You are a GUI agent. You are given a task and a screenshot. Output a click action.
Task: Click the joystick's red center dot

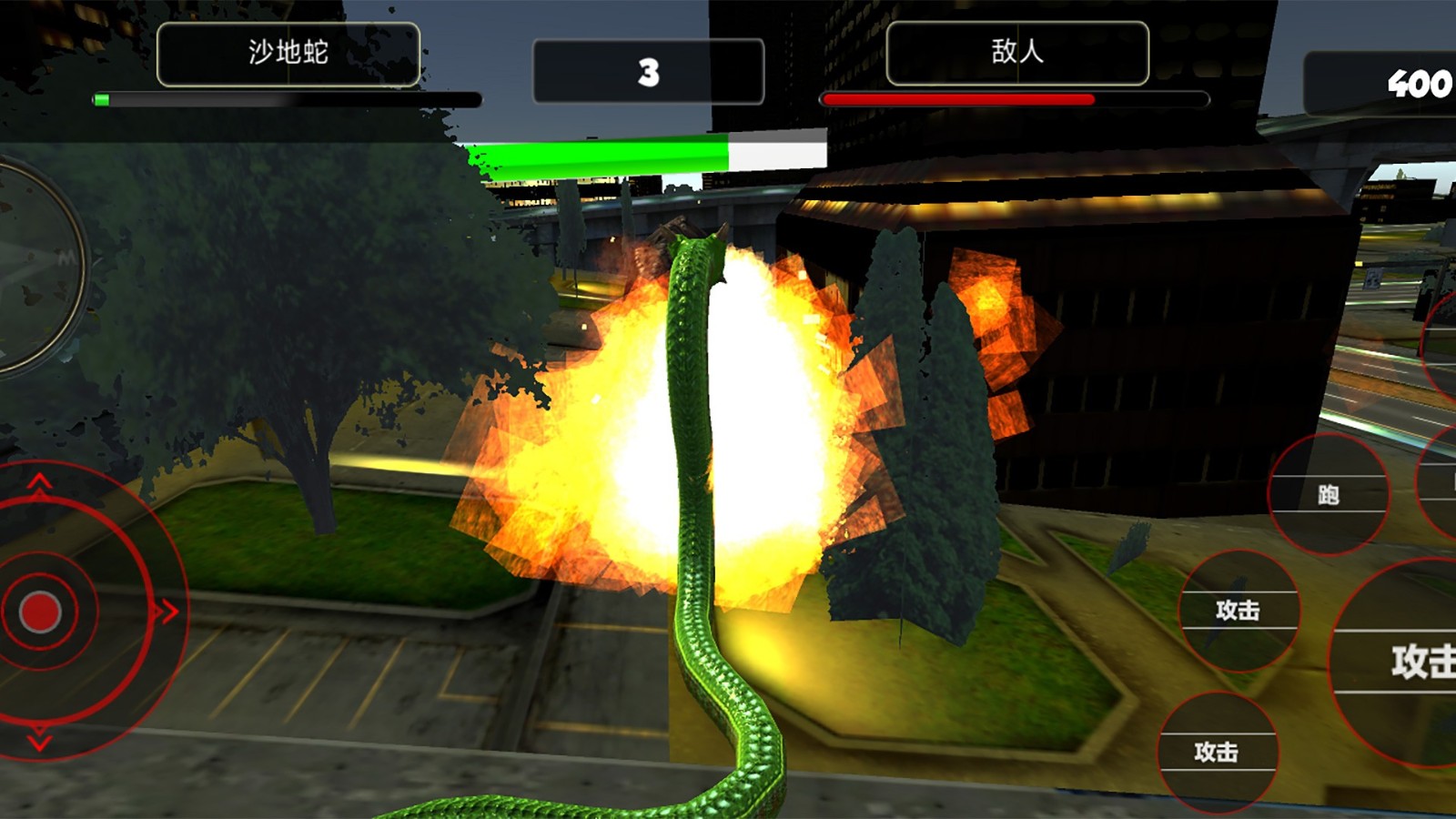pyautogui.click(x=40, y=612)
